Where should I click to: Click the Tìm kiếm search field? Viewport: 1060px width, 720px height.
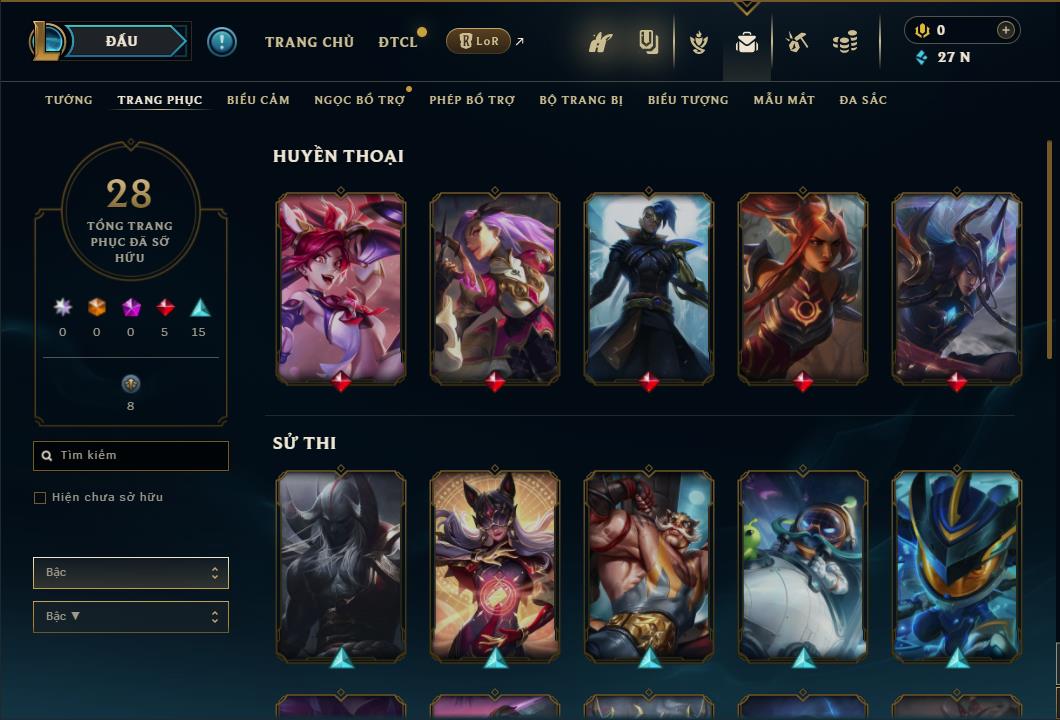131,456
